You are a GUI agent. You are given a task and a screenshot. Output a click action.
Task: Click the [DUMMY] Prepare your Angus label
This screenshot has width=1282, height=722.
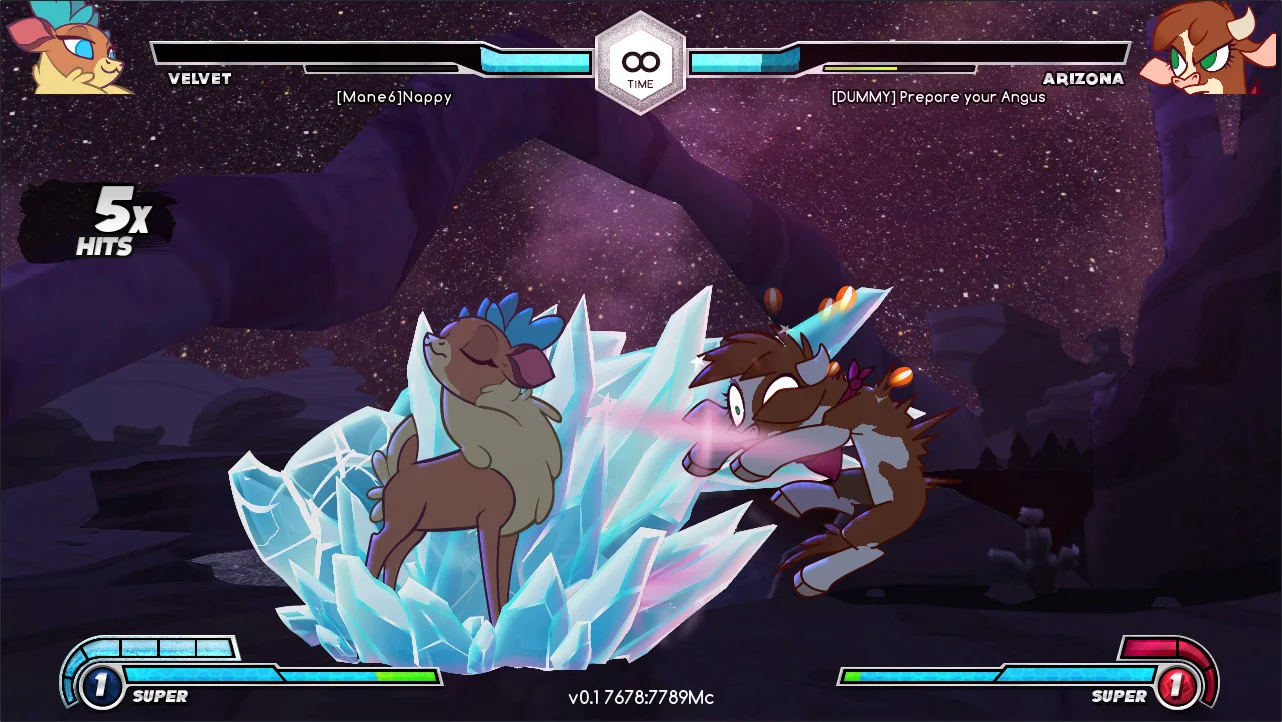937,97
